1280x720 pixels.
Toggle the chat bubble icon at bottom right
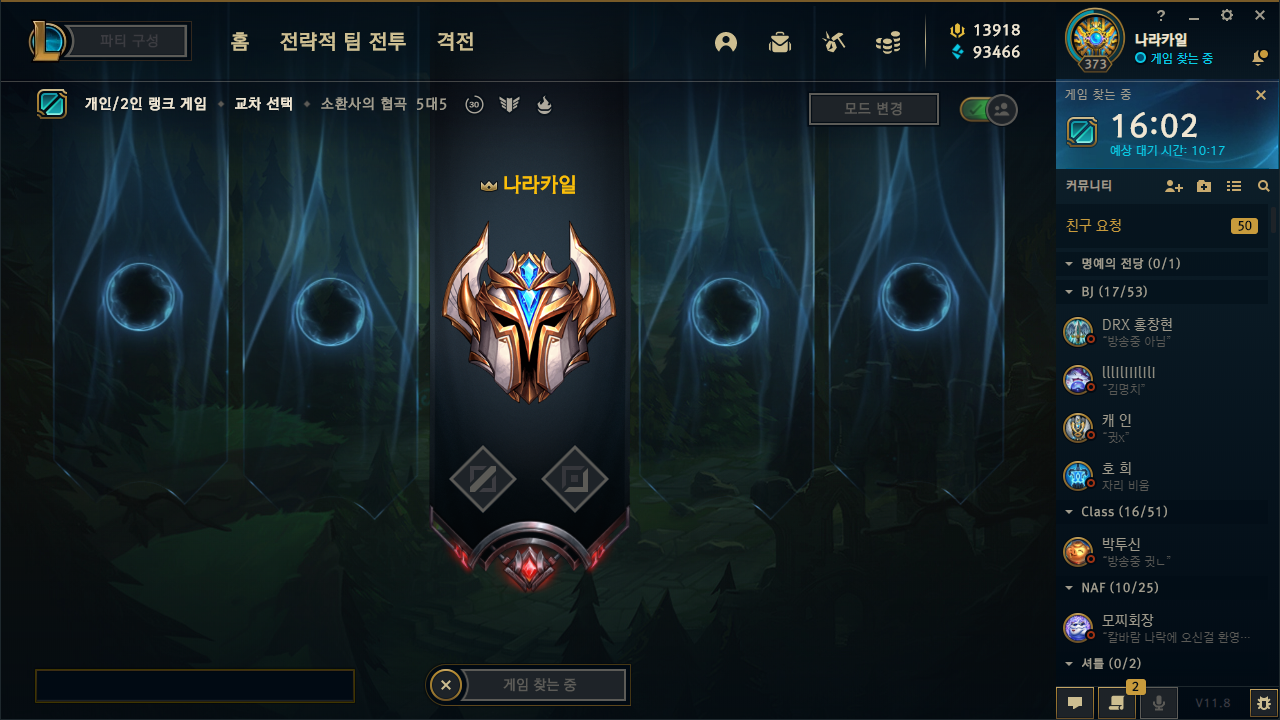pyautogui.click(x=1075, y=702)
